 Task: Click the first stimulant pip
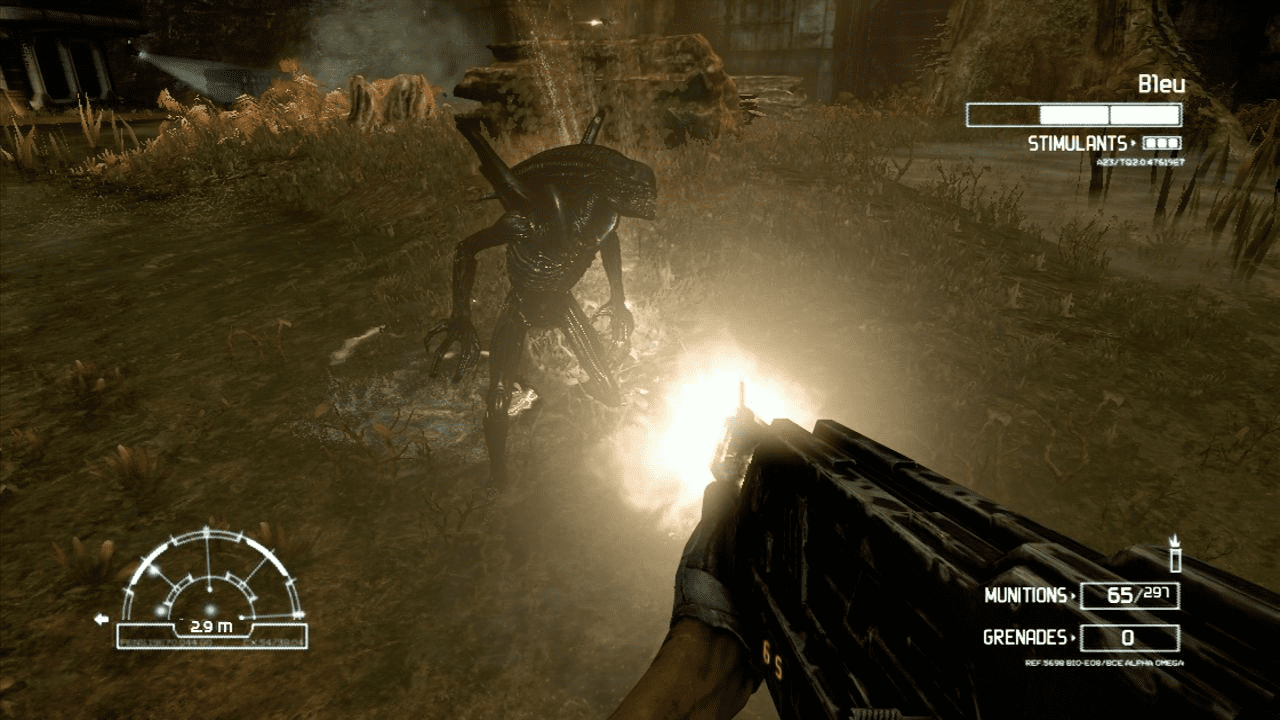pyautogui.click(x=1149, y=141)
